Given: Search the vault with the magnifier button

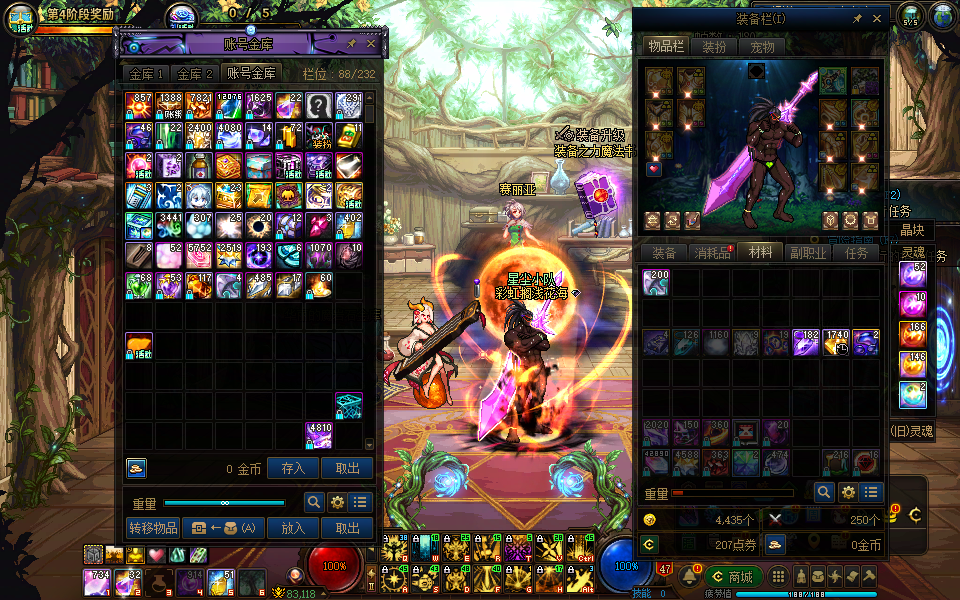Looking at the screenshot, I should click(314, 502).
